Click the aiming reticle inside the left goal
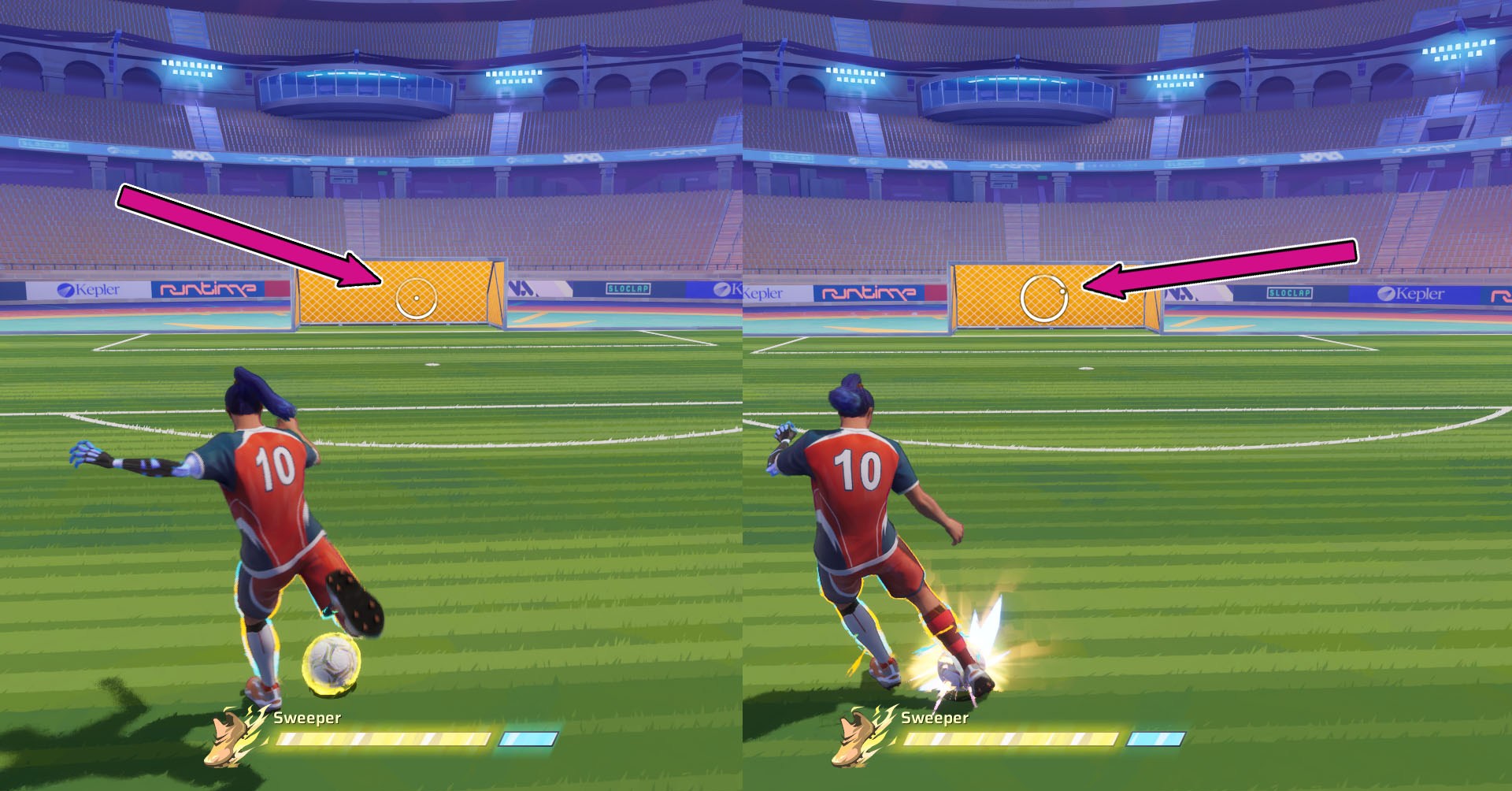This screenshot has width=1512, height=791. point(416,299)
